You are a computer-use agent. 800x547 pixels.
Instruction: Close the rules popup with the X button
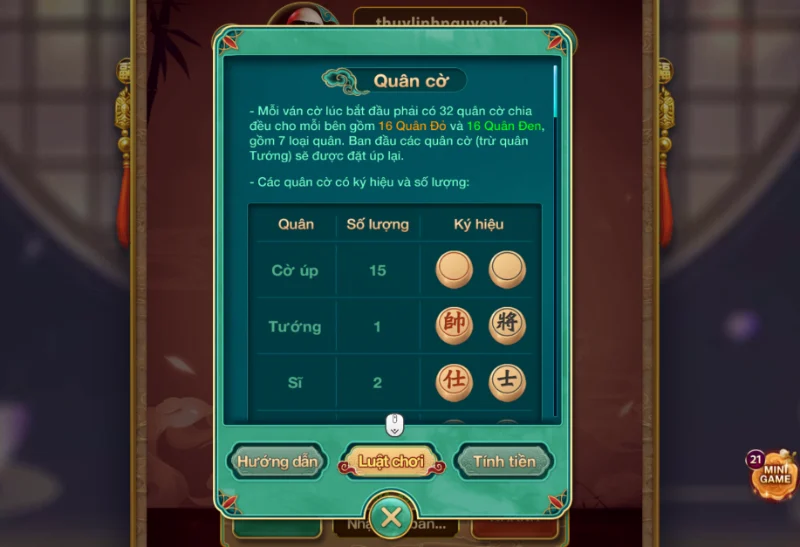click(391, 517)
